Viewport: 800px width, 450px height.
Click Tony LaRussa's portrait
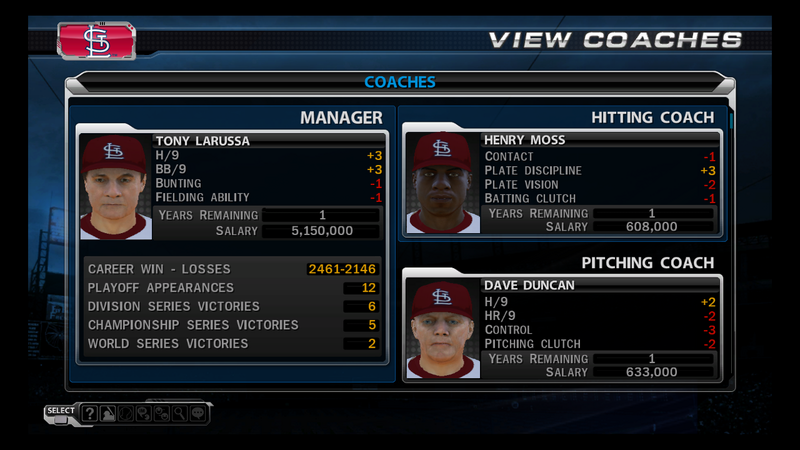[x=116, y=186]
